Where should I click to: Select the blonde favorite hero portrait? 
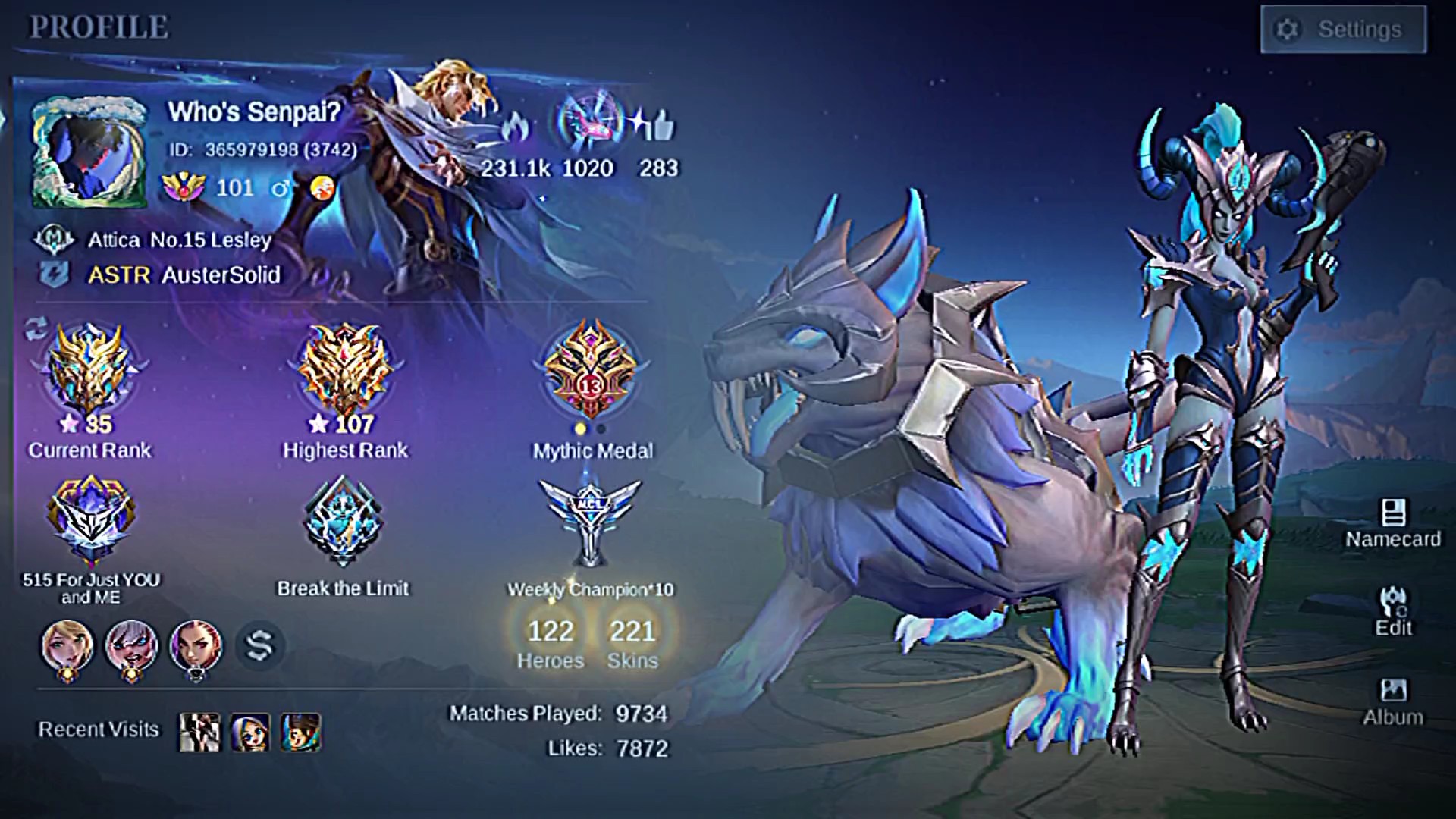(67, 648)
